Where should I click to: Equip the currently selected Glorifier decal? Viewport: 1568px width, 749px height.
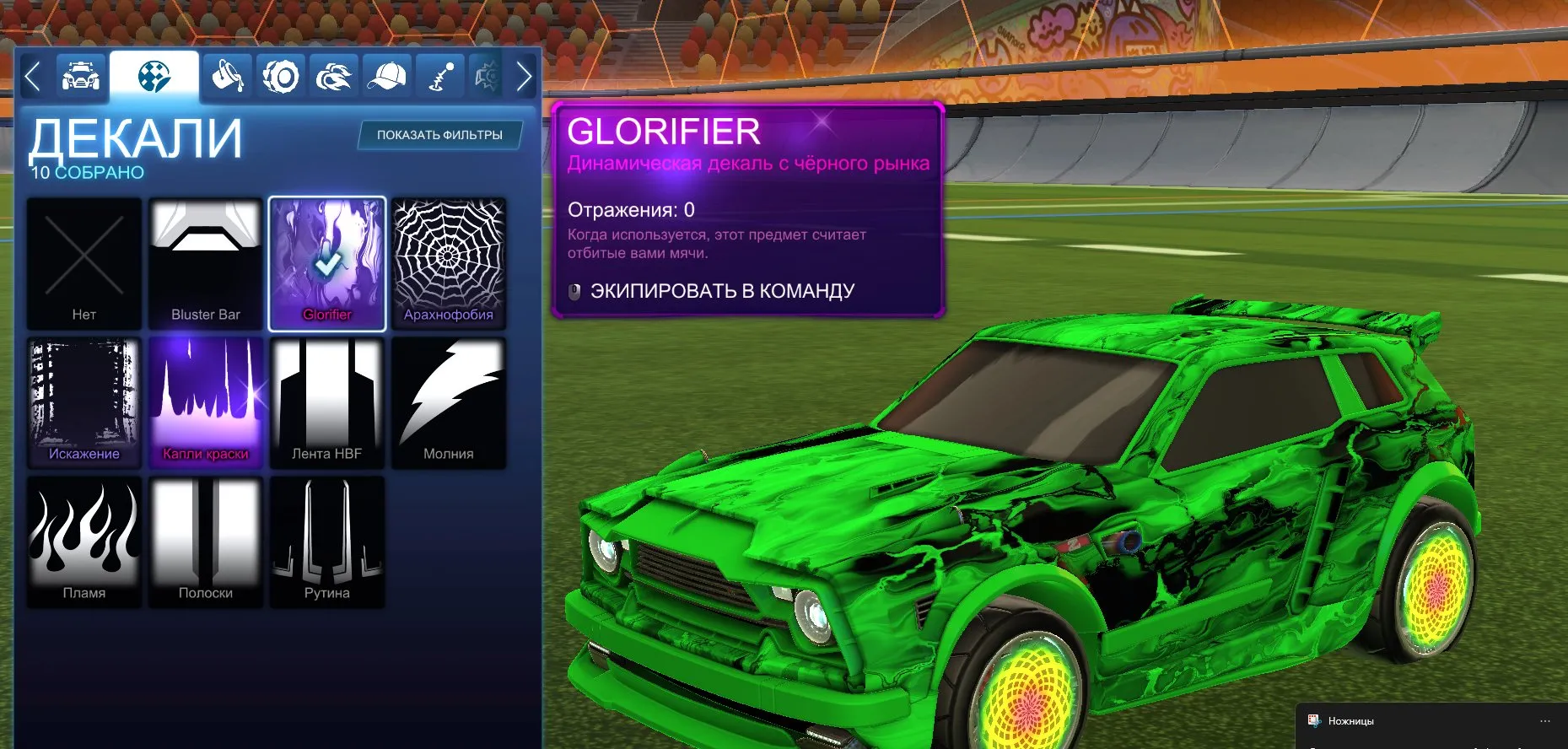(723, 289)
